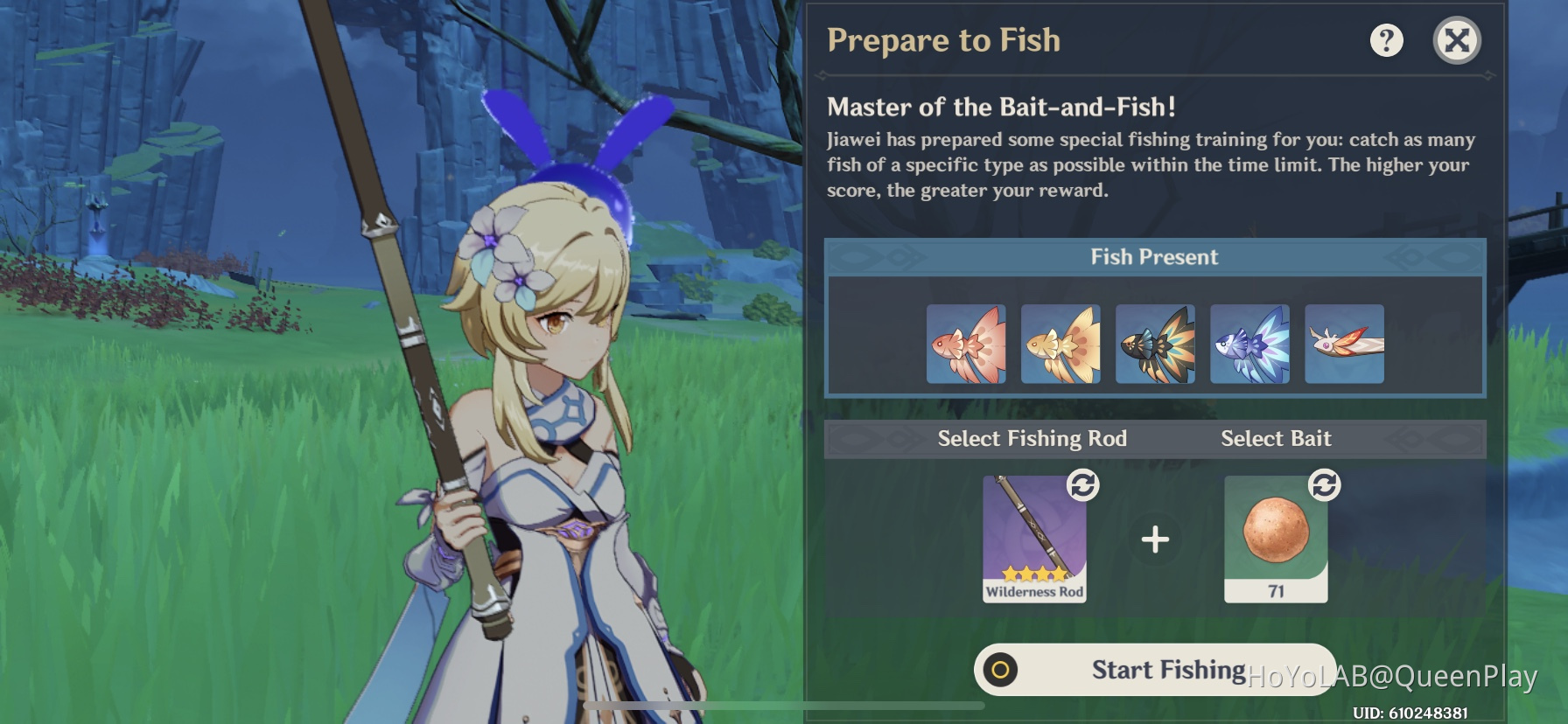Toggle the Start Fishing circle indicator
The height and width of the screenshot is (724, 1568).
pos(1002,669)
